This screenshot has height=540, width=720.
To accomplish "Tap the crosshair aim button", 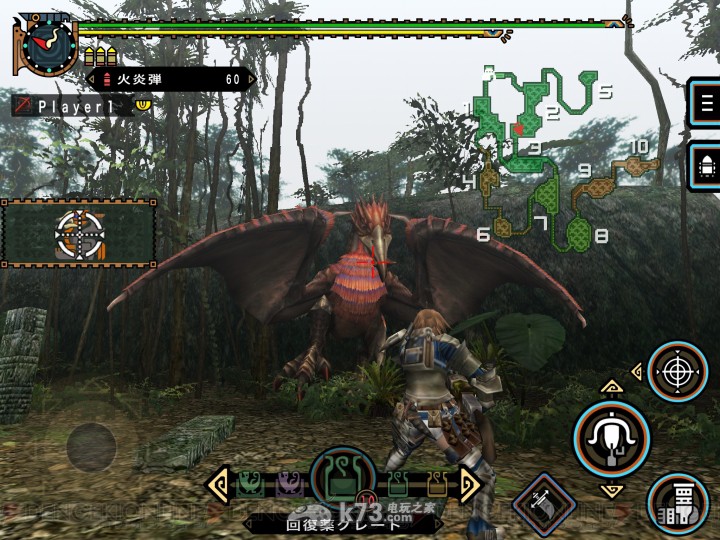I will pos(678,372).
